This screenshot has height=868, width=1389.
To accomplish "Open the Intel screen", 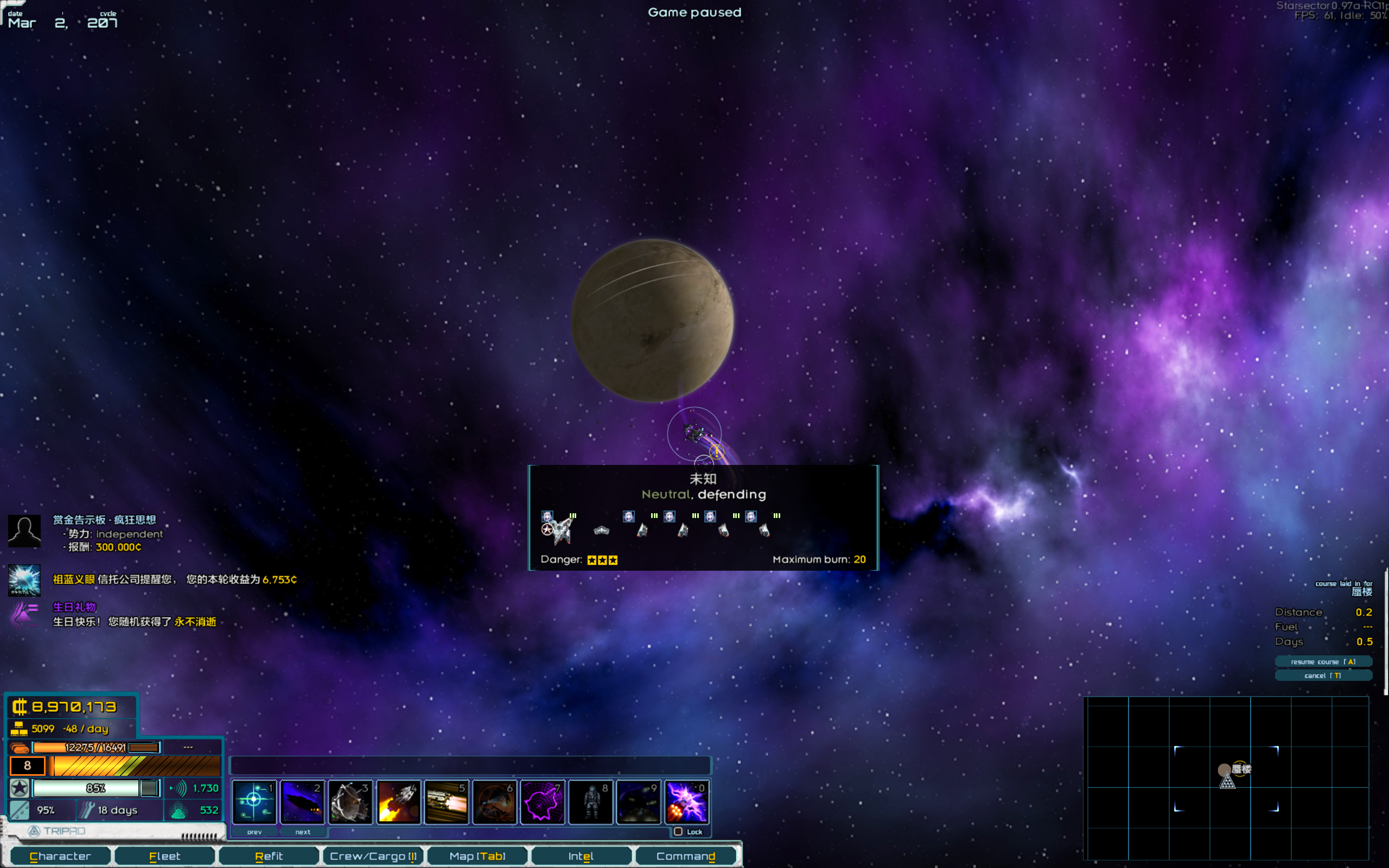I will (x=581, y=856).
